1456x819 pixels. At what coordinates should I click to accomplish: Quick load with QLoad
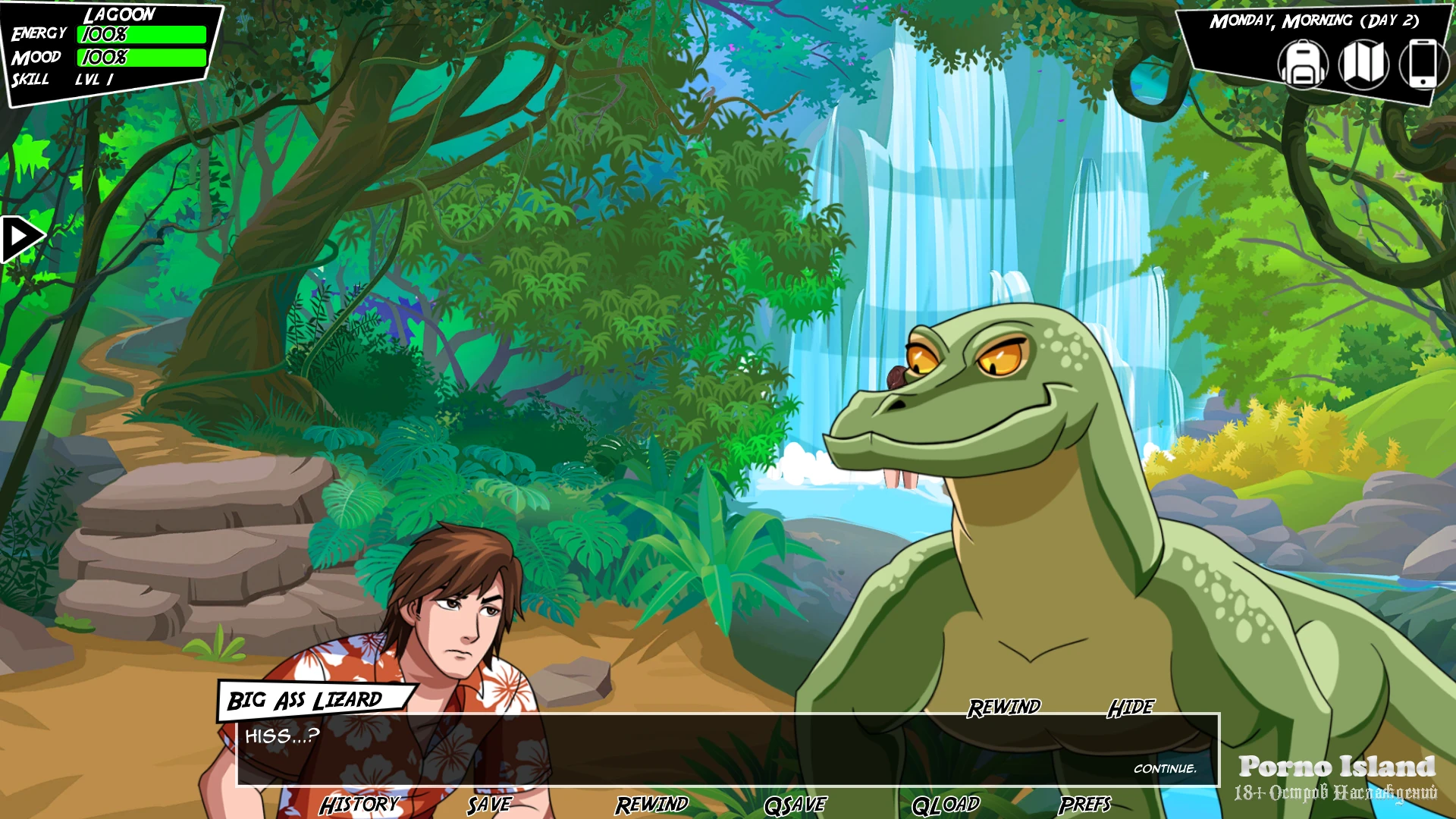tap(946, 805)
